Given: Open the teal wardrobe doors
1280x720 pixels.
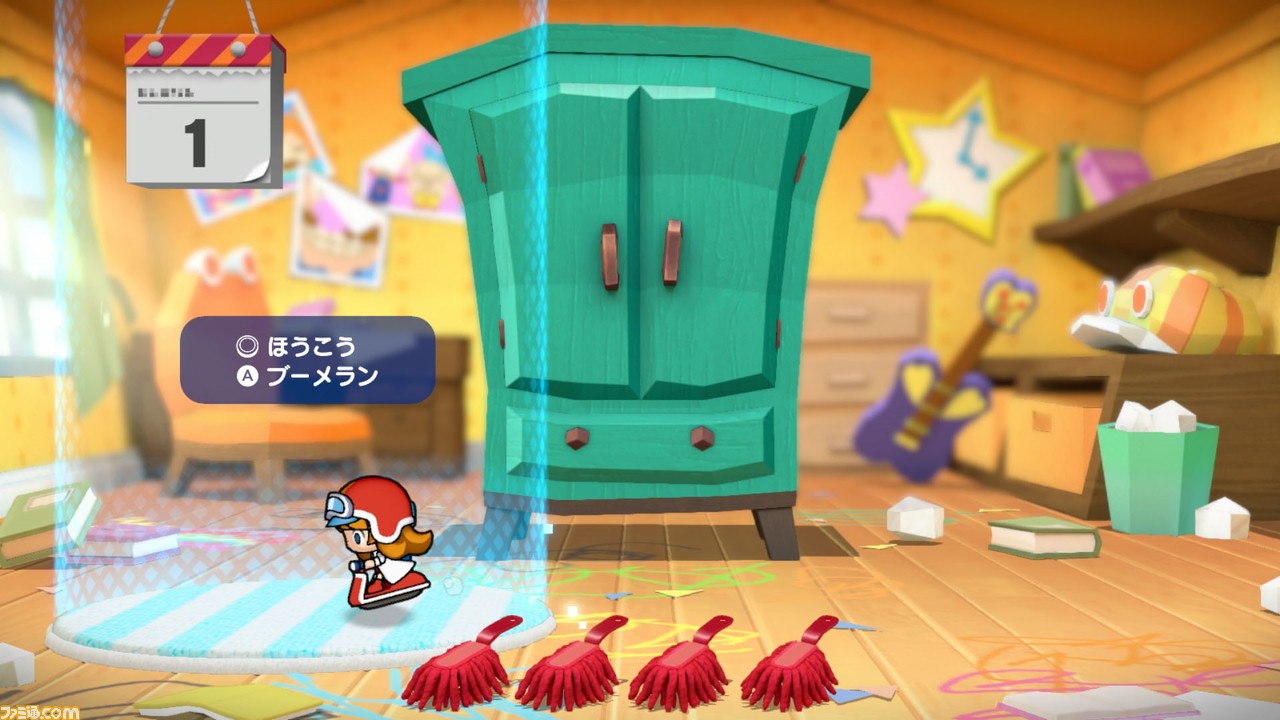Looking at the screenshot, I should pyautogui.click(x=640, y=280).
